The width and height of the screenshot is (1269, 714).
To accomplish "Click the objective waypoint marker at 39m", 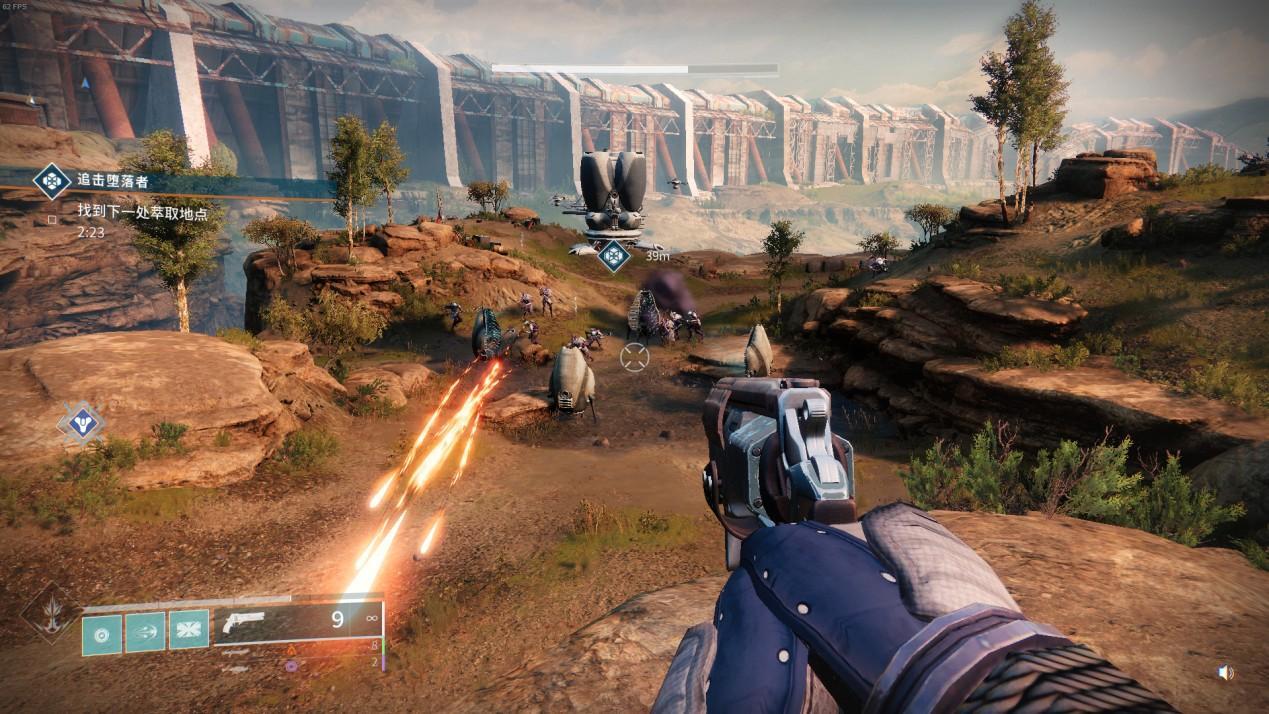I will point(613,256).
